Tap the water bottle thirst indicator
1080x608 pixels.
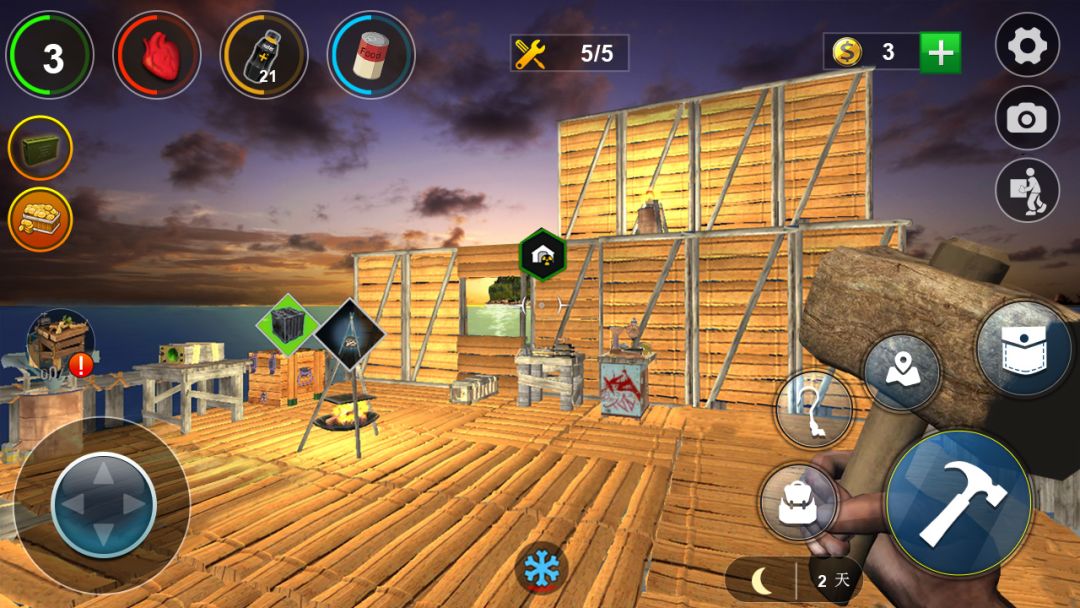point(263,54)
